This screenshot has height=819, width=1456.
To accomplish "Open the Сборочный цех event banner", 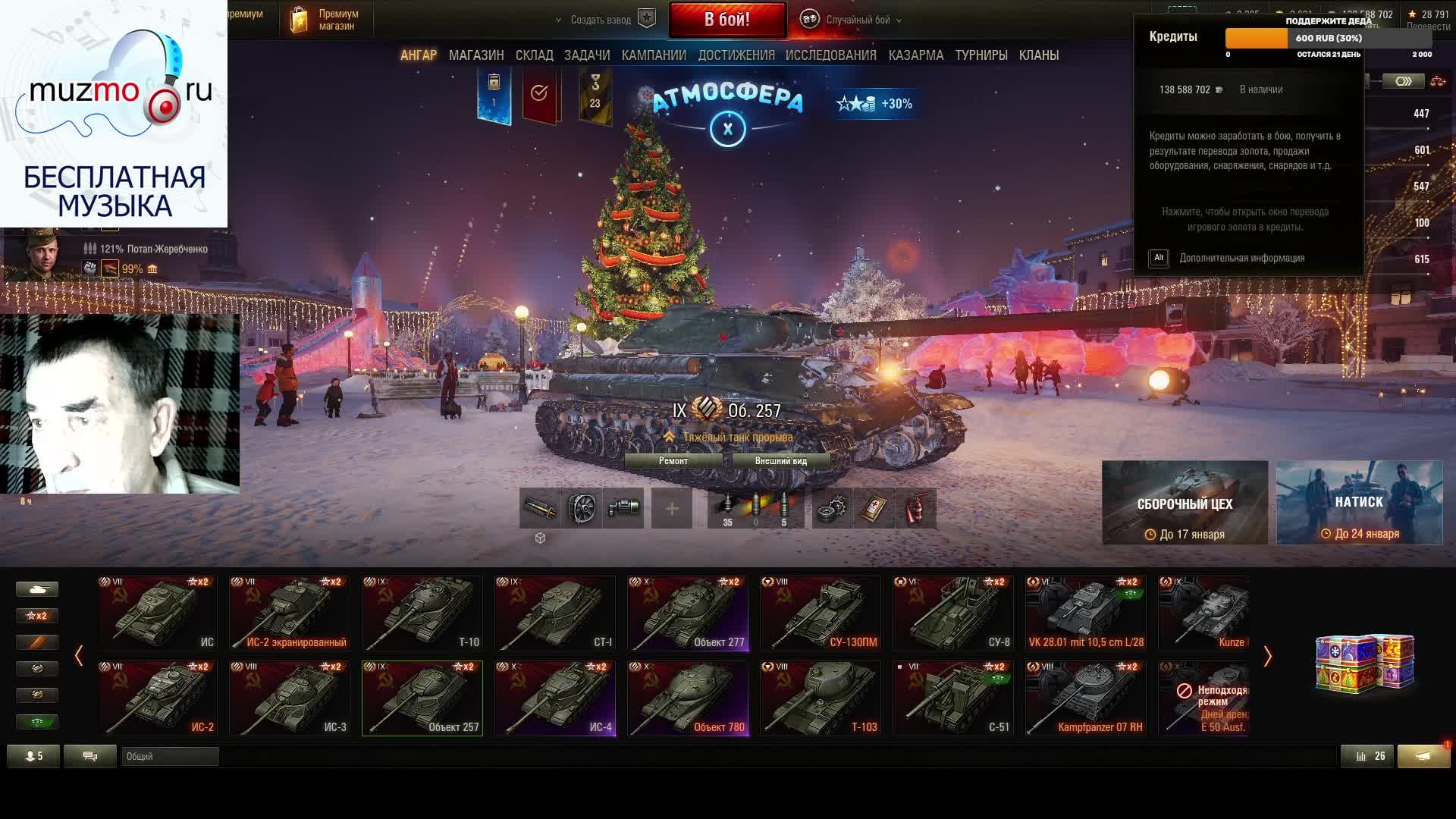I will (1185, 503).
